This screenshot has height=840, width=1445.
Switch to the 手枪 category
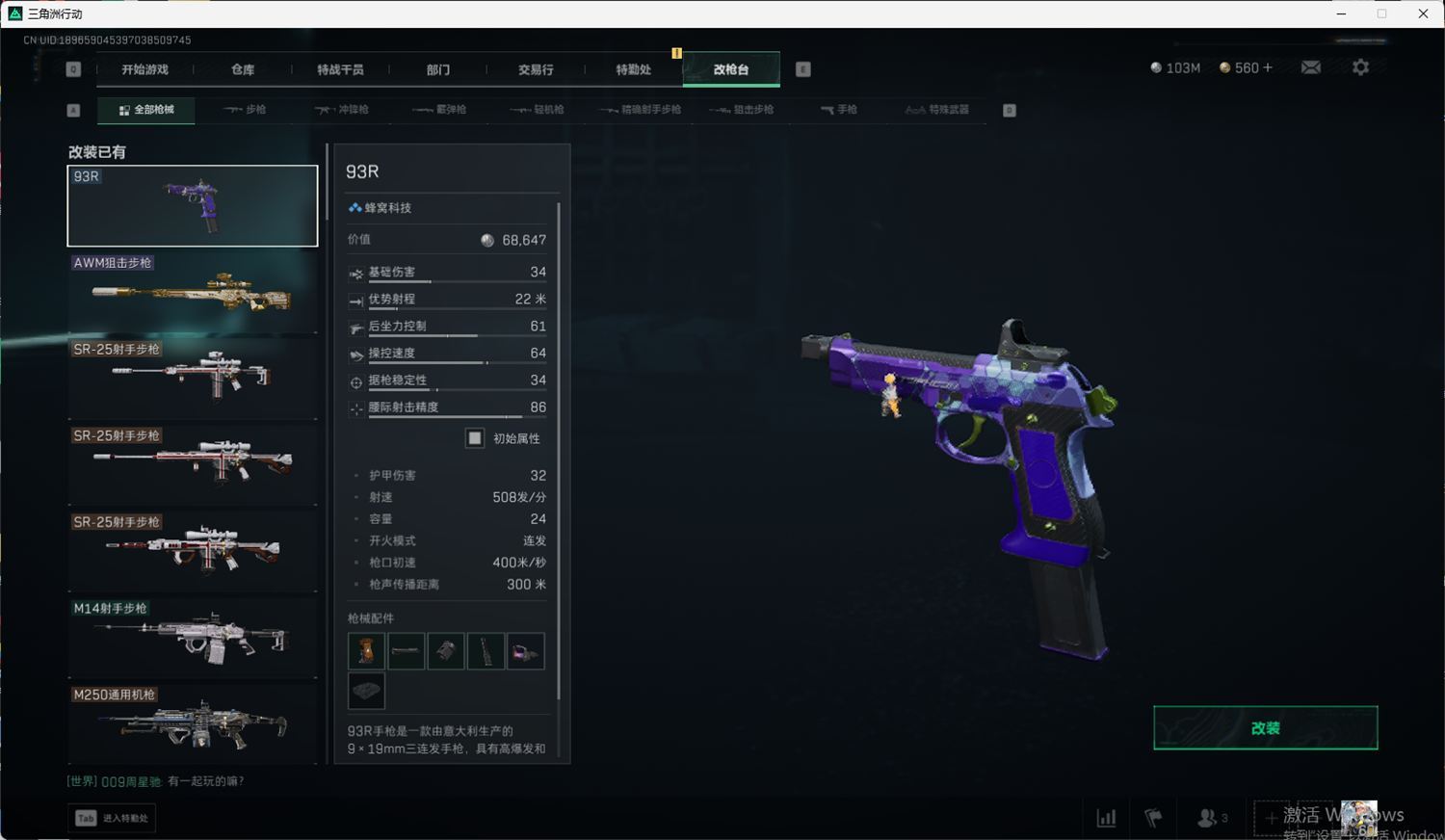(x=839, y=110)
